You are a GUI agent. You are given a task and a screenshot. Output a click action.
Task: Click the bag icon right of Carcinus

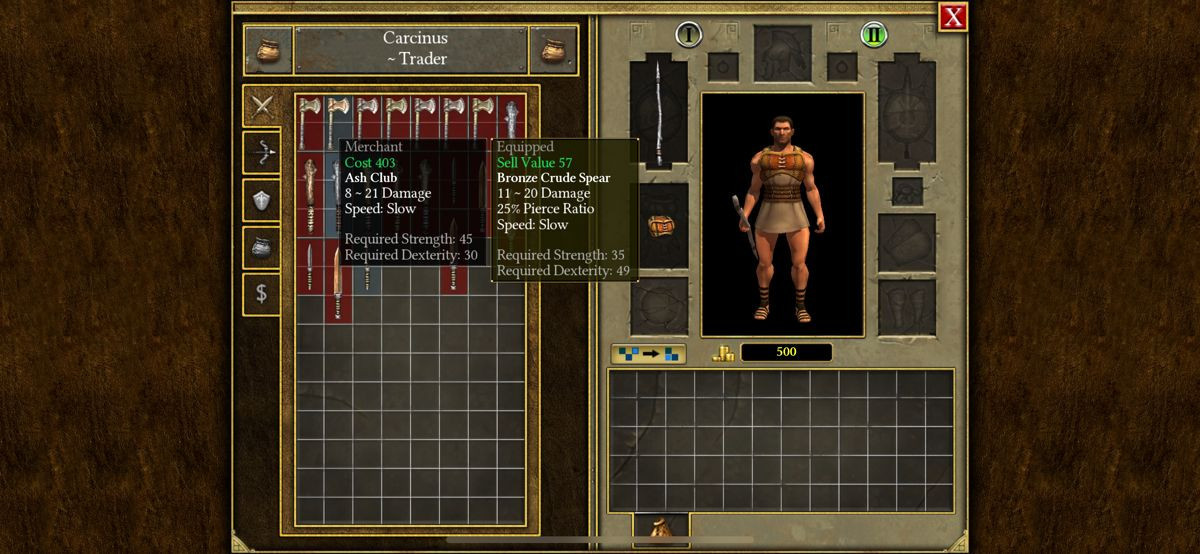[553, 50]
